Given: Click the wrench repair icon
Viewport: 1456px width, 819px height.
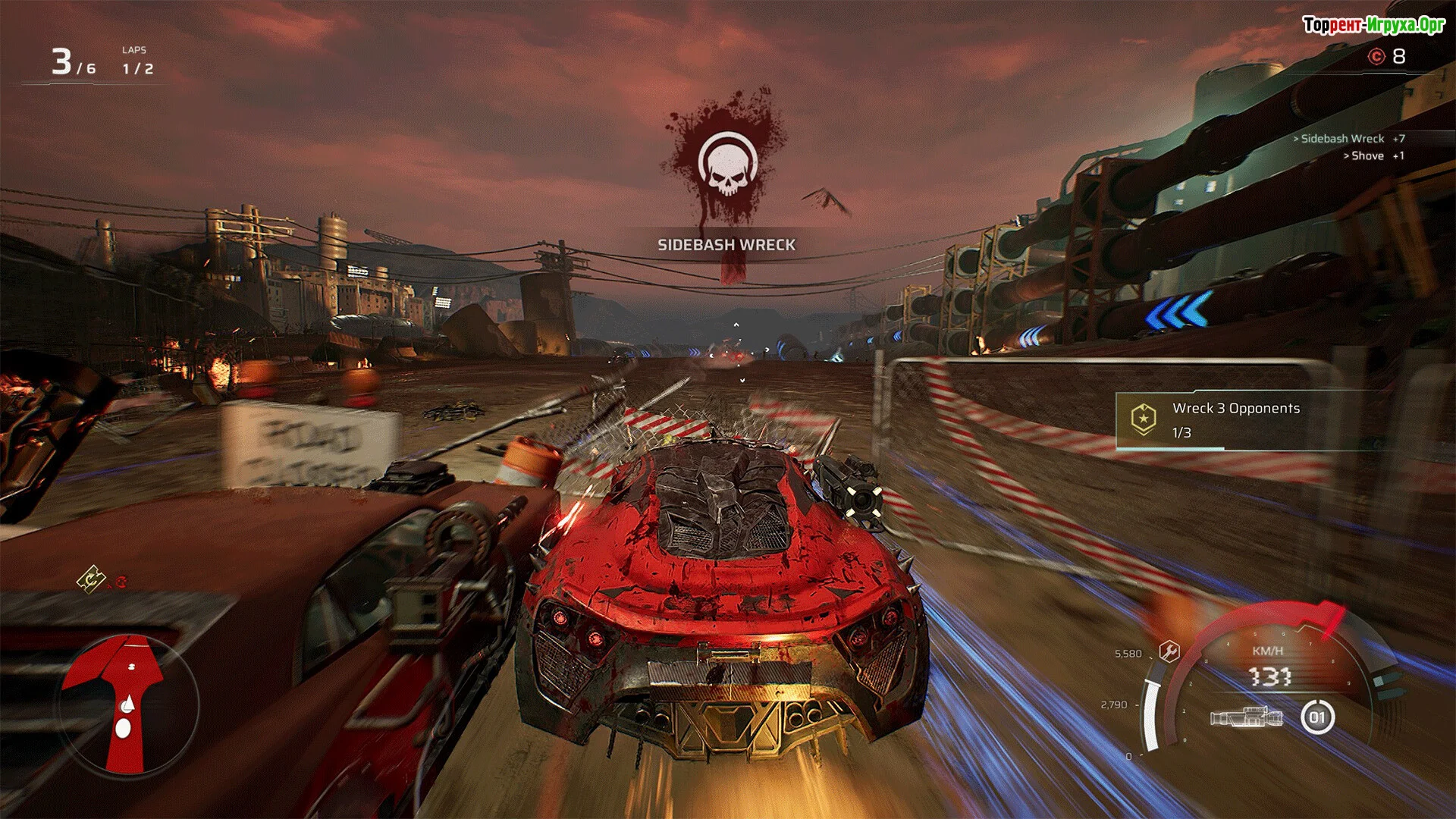Looking at the screenshot, I should 1169,651.
